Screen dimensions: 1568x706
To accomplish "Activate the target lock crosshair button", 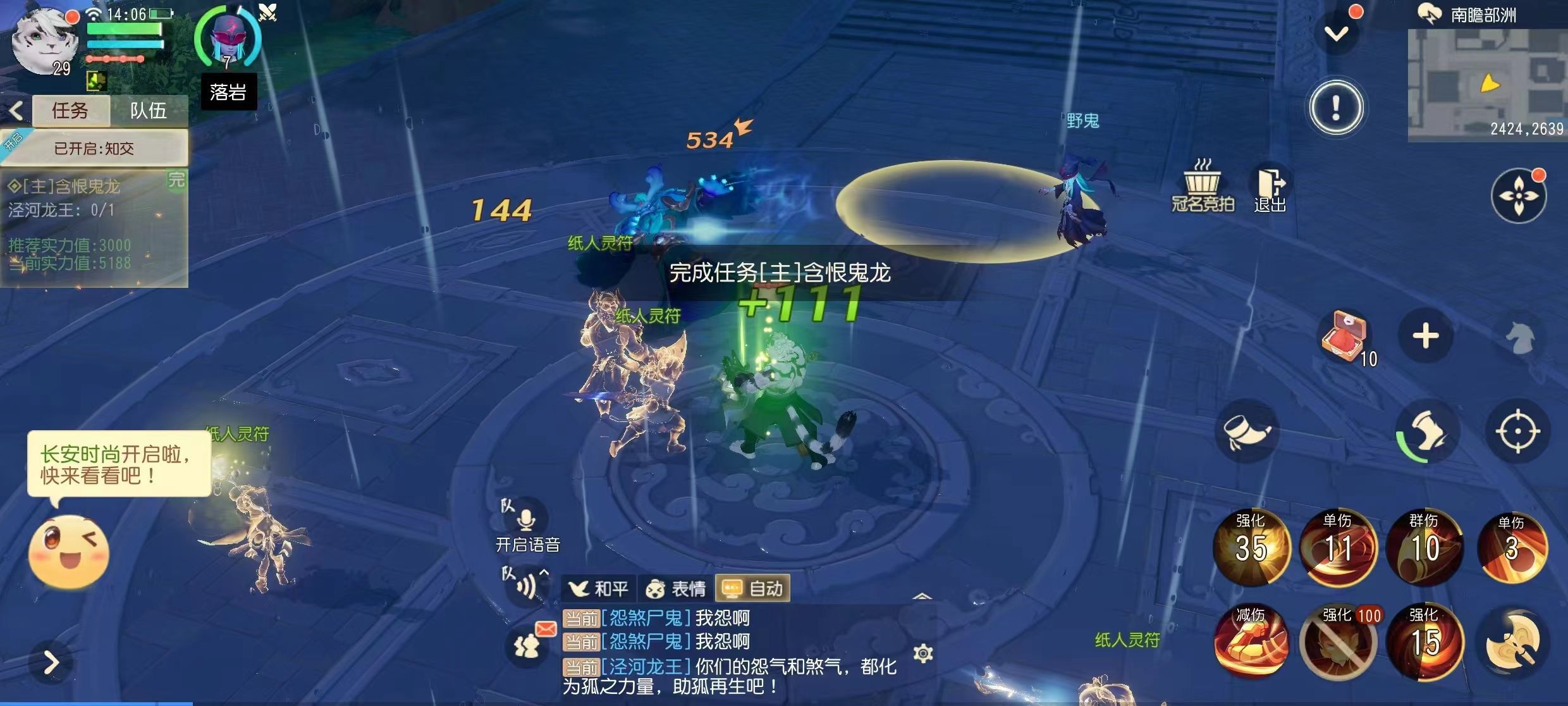I will coord(1518,431).
